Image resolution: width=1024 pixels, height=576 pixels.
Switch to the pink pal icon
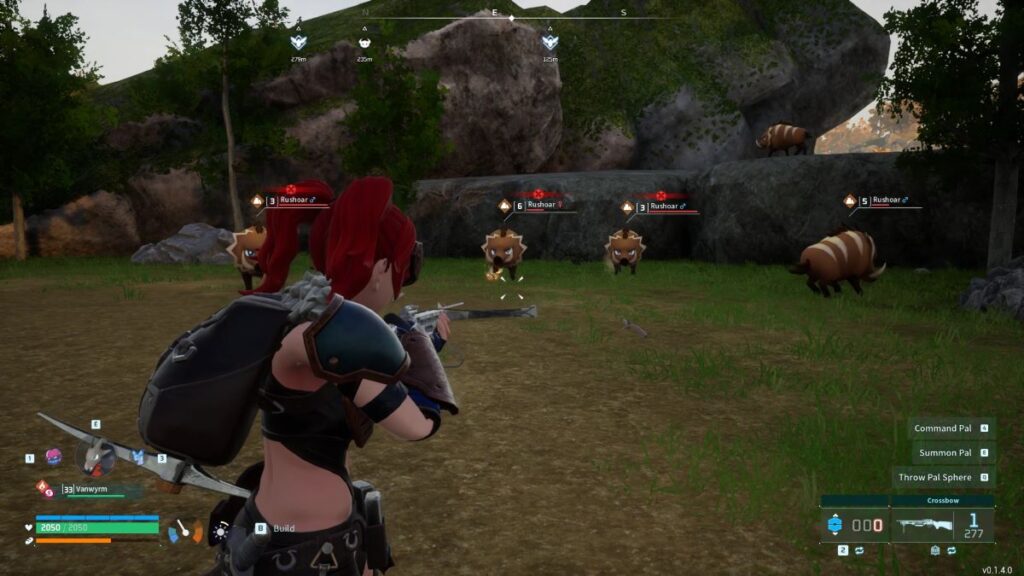point(54,457)
